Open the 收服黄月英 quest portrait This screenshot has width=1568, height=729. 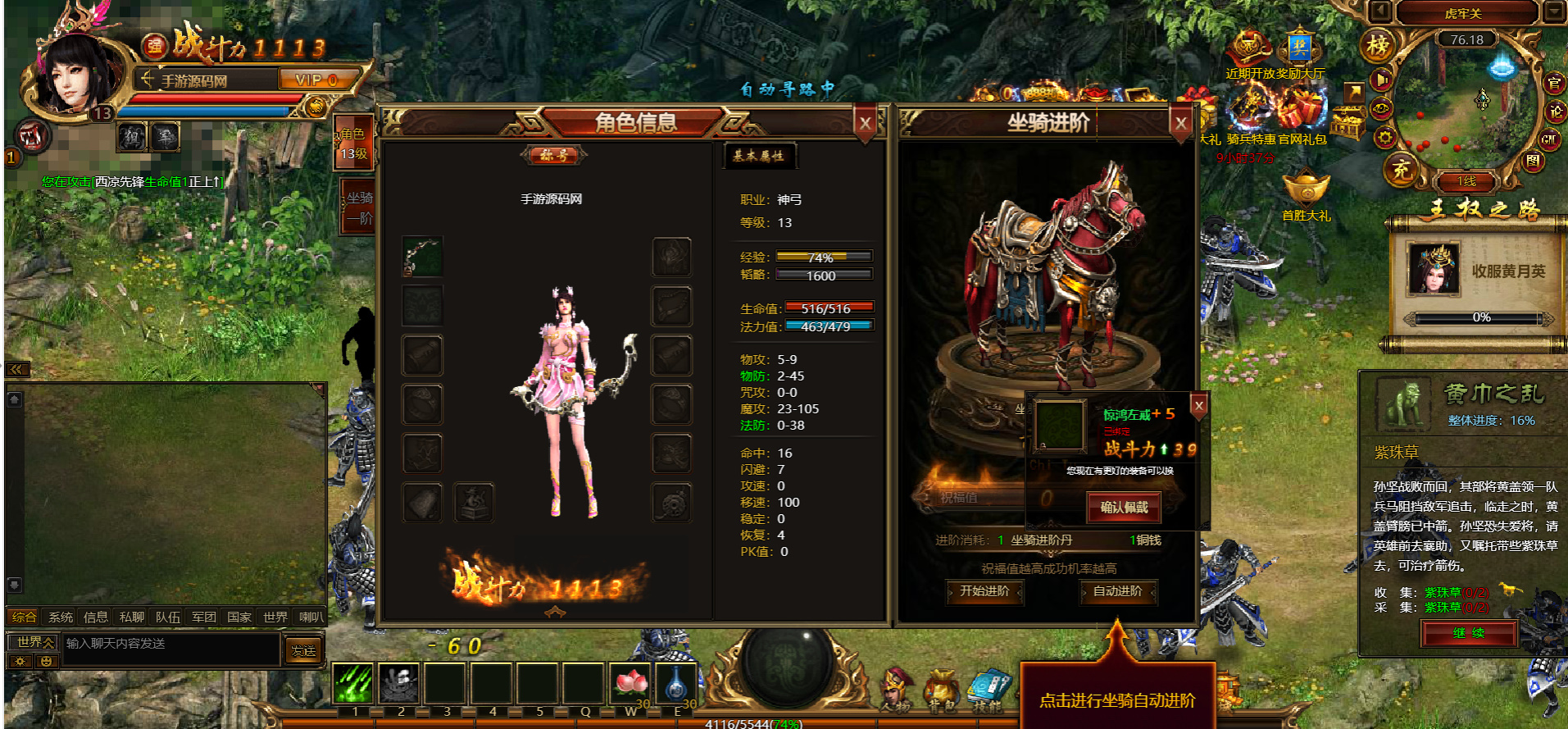1433,270
